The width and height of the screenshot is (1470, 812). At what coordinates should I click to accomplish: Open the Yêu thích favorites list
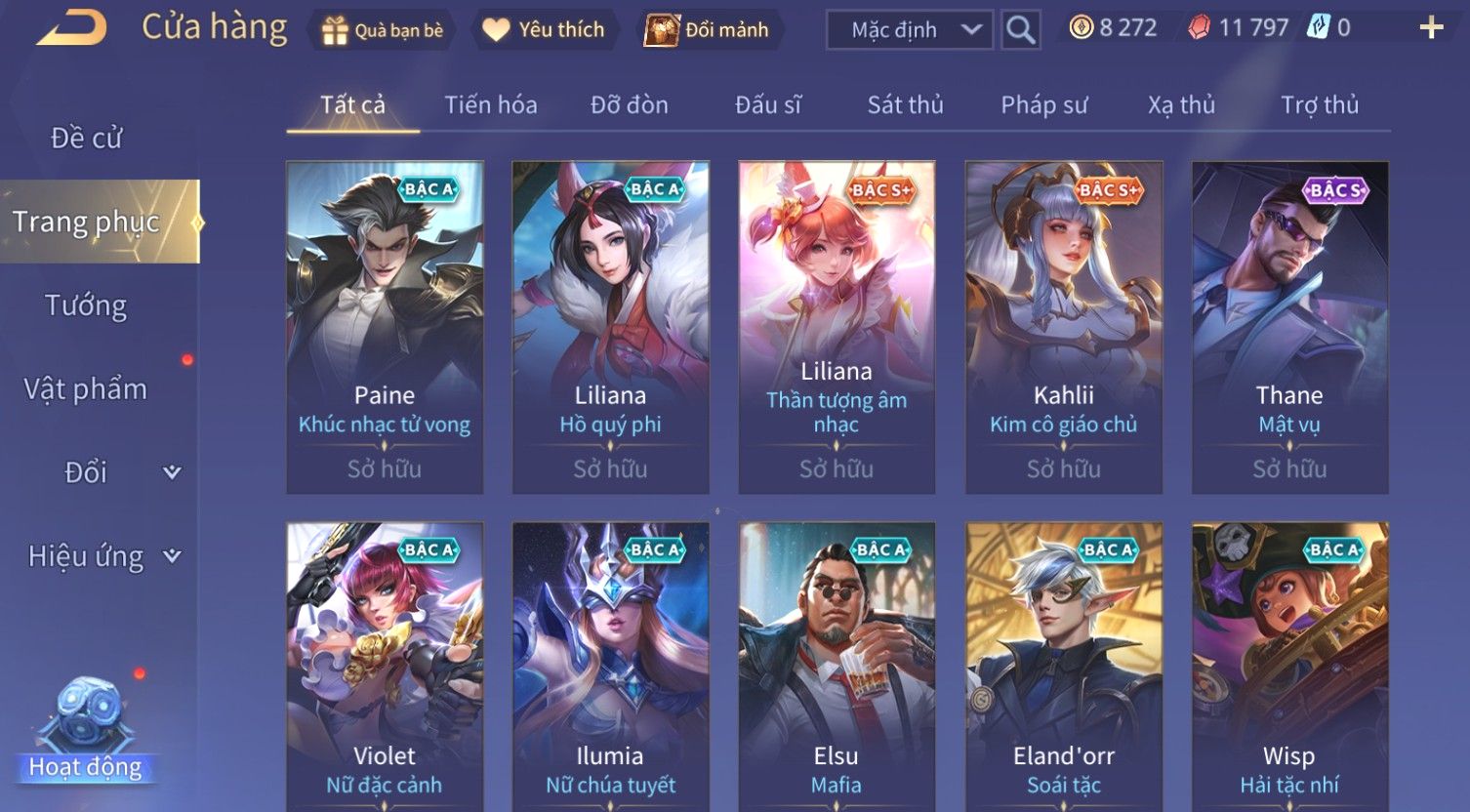(x=544, y=30)
